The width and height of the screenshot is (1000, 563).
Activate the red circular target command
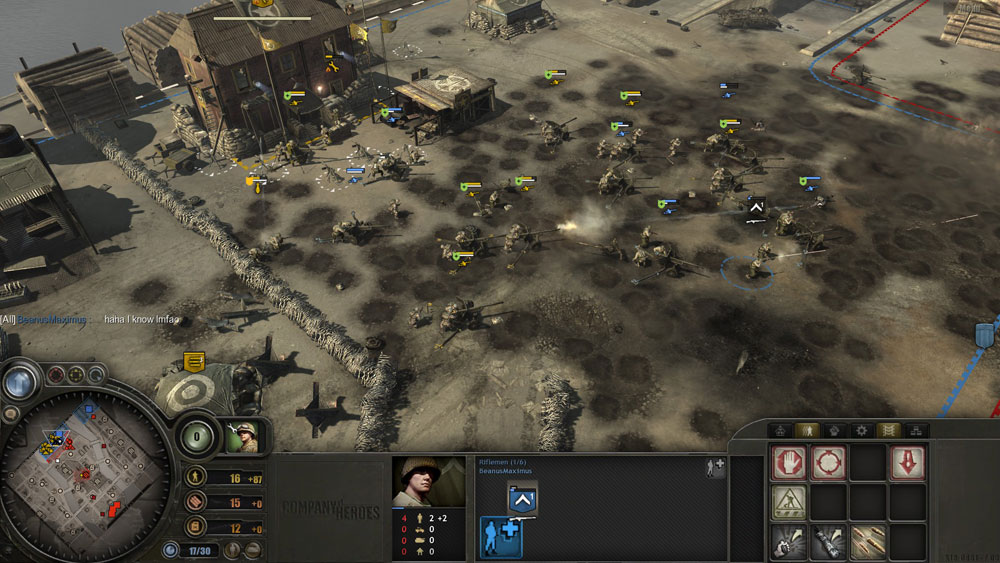click(x=828, y=463)
